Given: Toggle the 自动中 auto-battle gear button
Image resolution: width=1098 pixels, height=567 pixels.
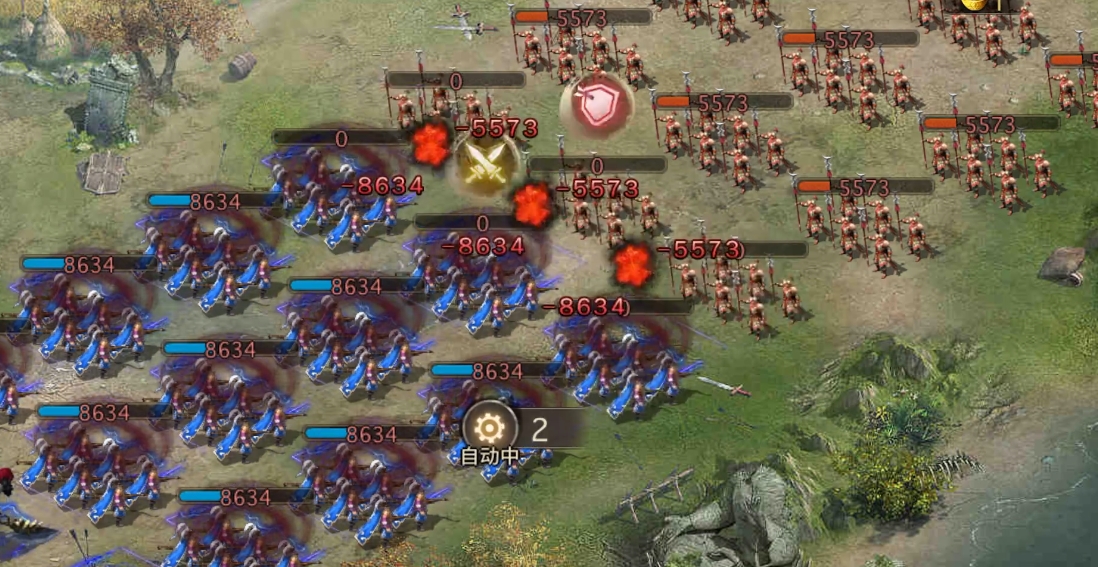Looking at the screenshot, I should tap(489, 428).
